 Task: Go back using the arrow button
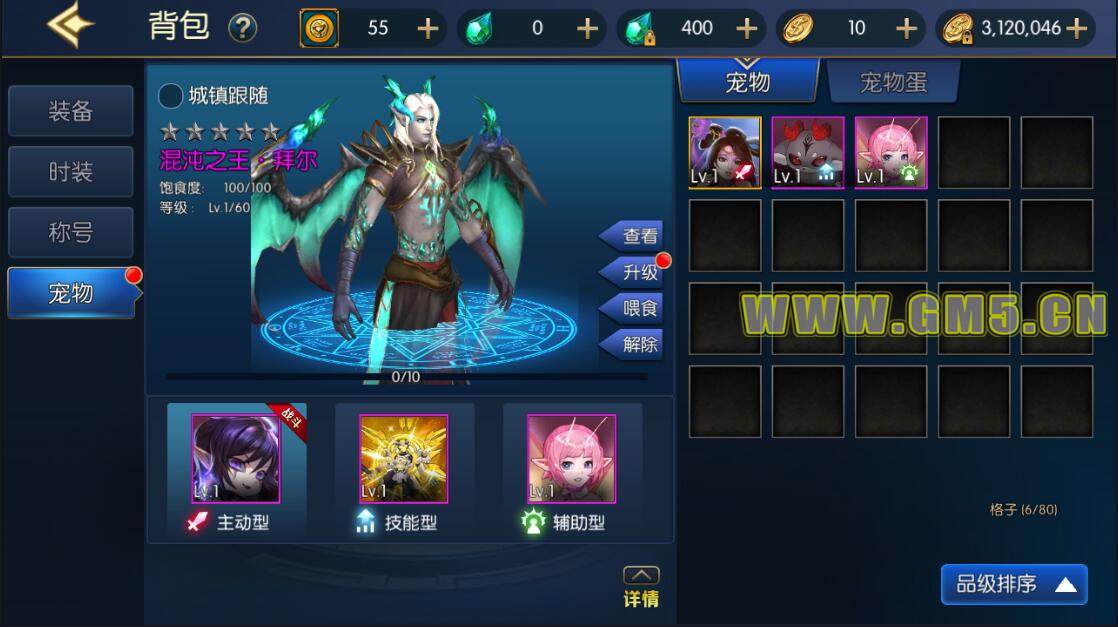[x=70, y=25]
